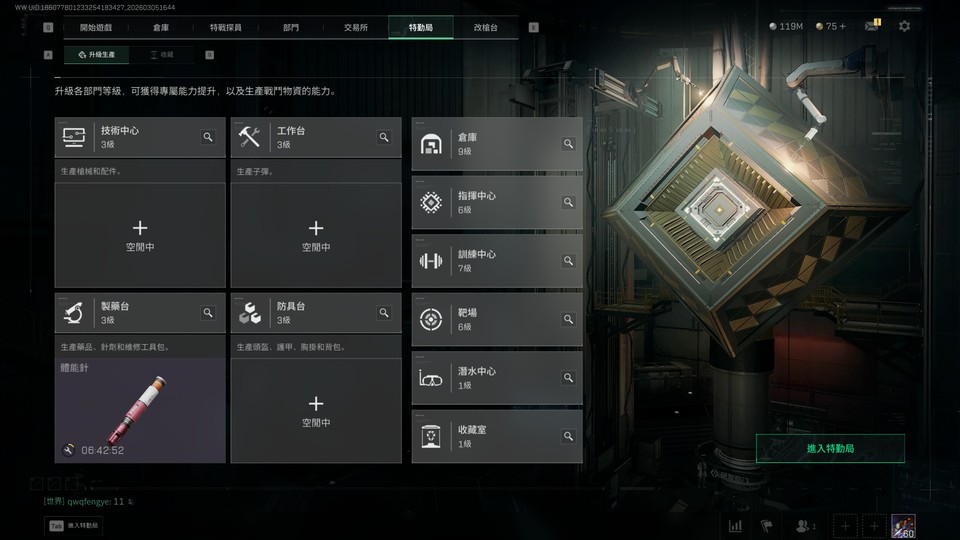Viewport: 960px width, 540px height.
Task: Open the 收藏室 department row
Action: click(x=496, y=436)
